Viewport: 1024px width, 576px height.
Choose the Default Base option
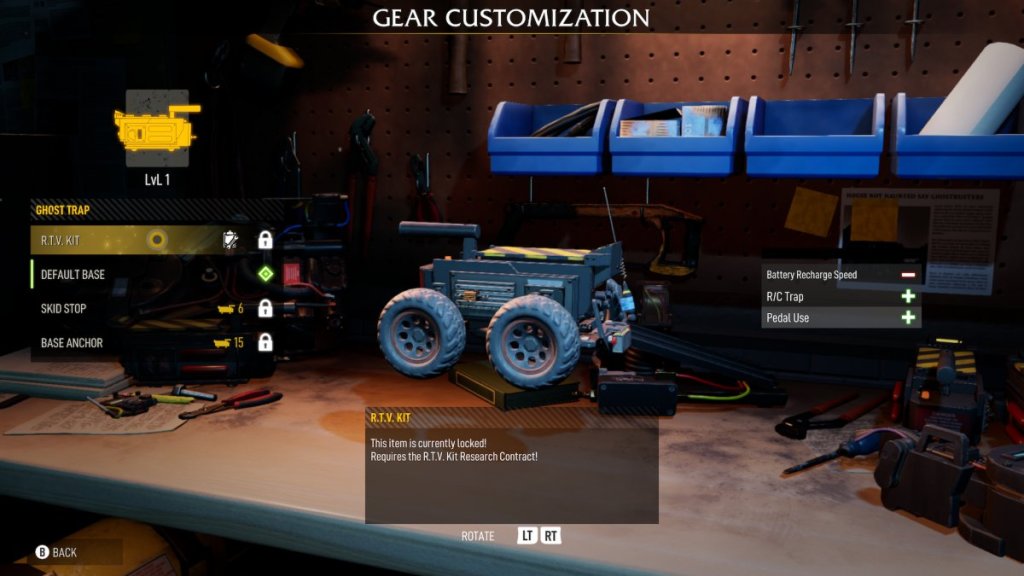(x=150, y=274)
